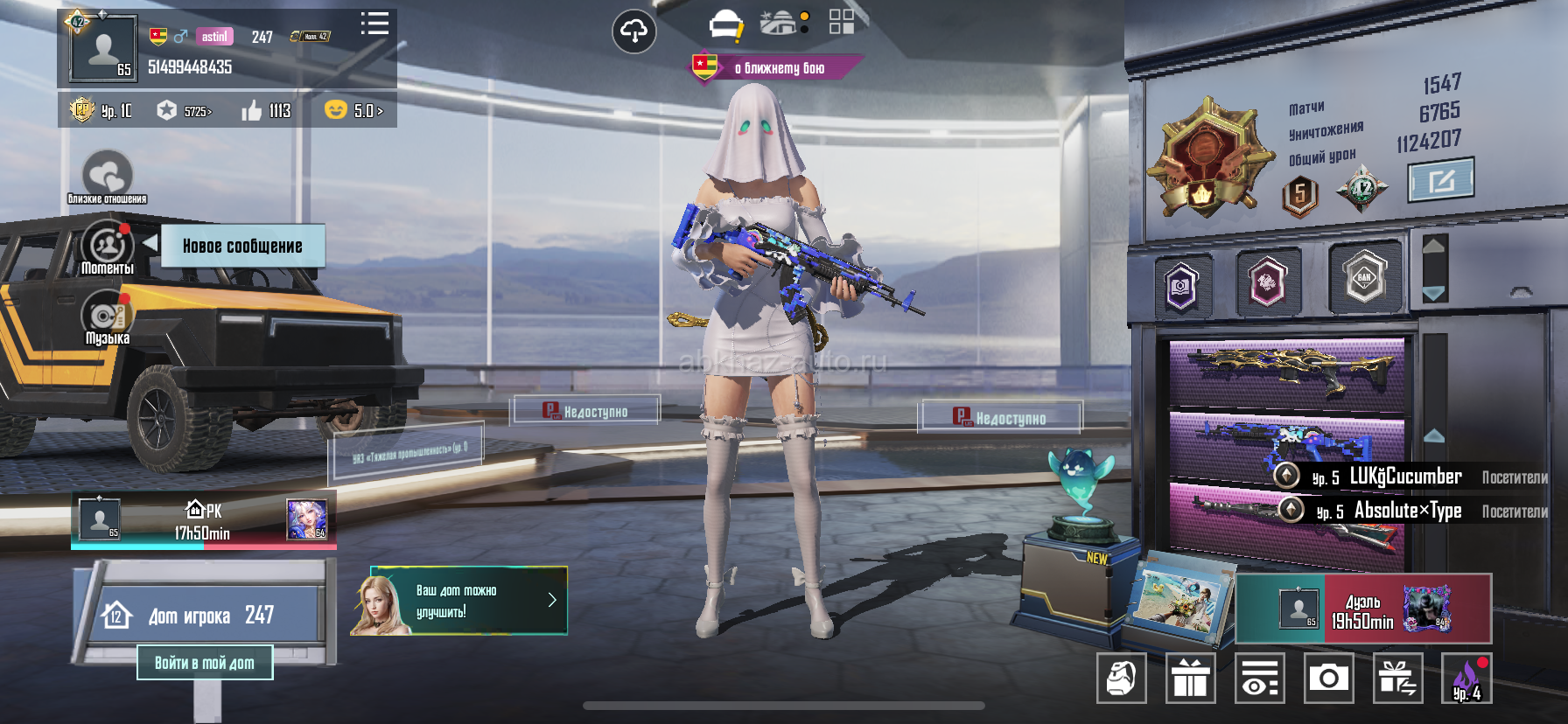Image resolution: width=1568 pixels, height=724 pixels.
Task: Open the Музыка icon
Action: tap(107, 318)
